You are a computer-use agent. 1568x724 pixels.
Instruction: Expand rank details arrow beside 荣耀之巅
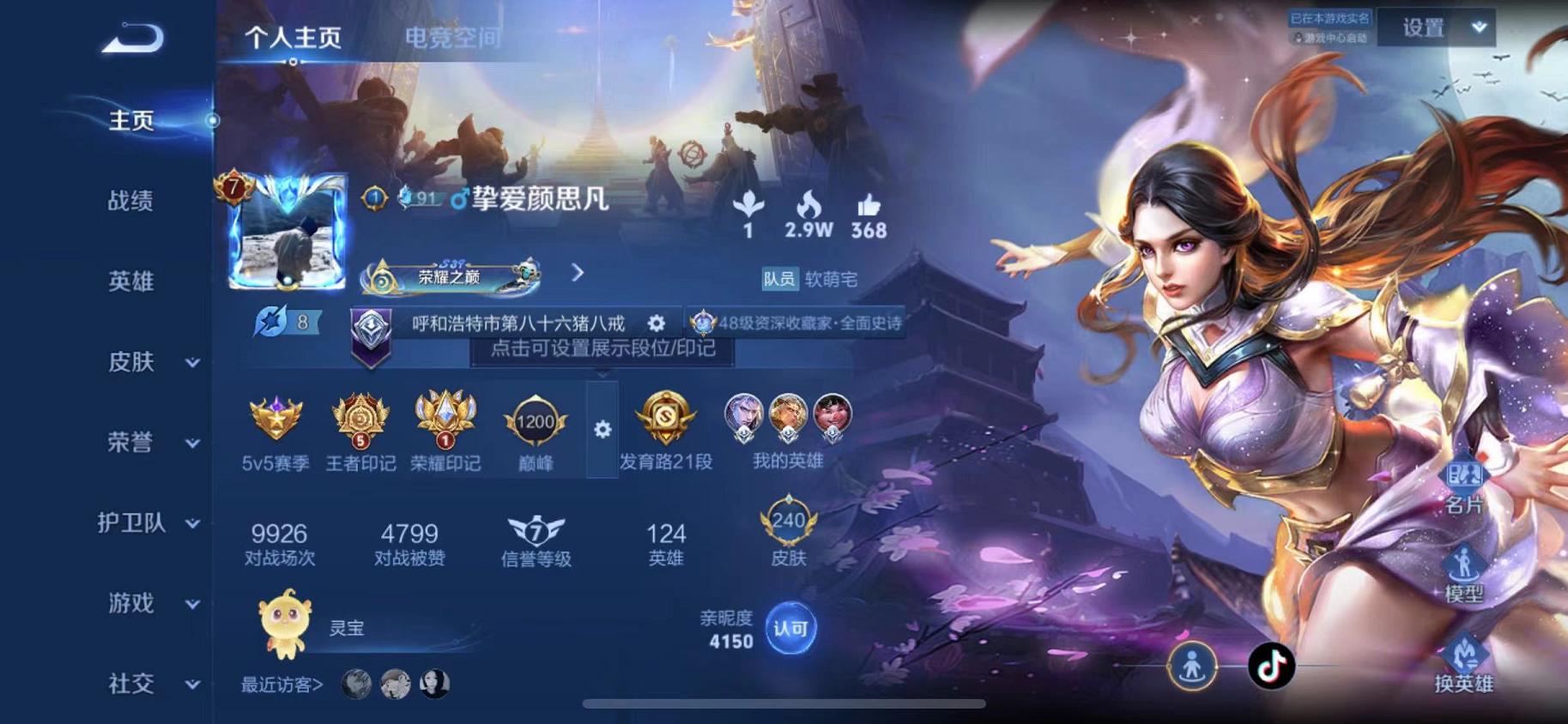pos(577,272)
